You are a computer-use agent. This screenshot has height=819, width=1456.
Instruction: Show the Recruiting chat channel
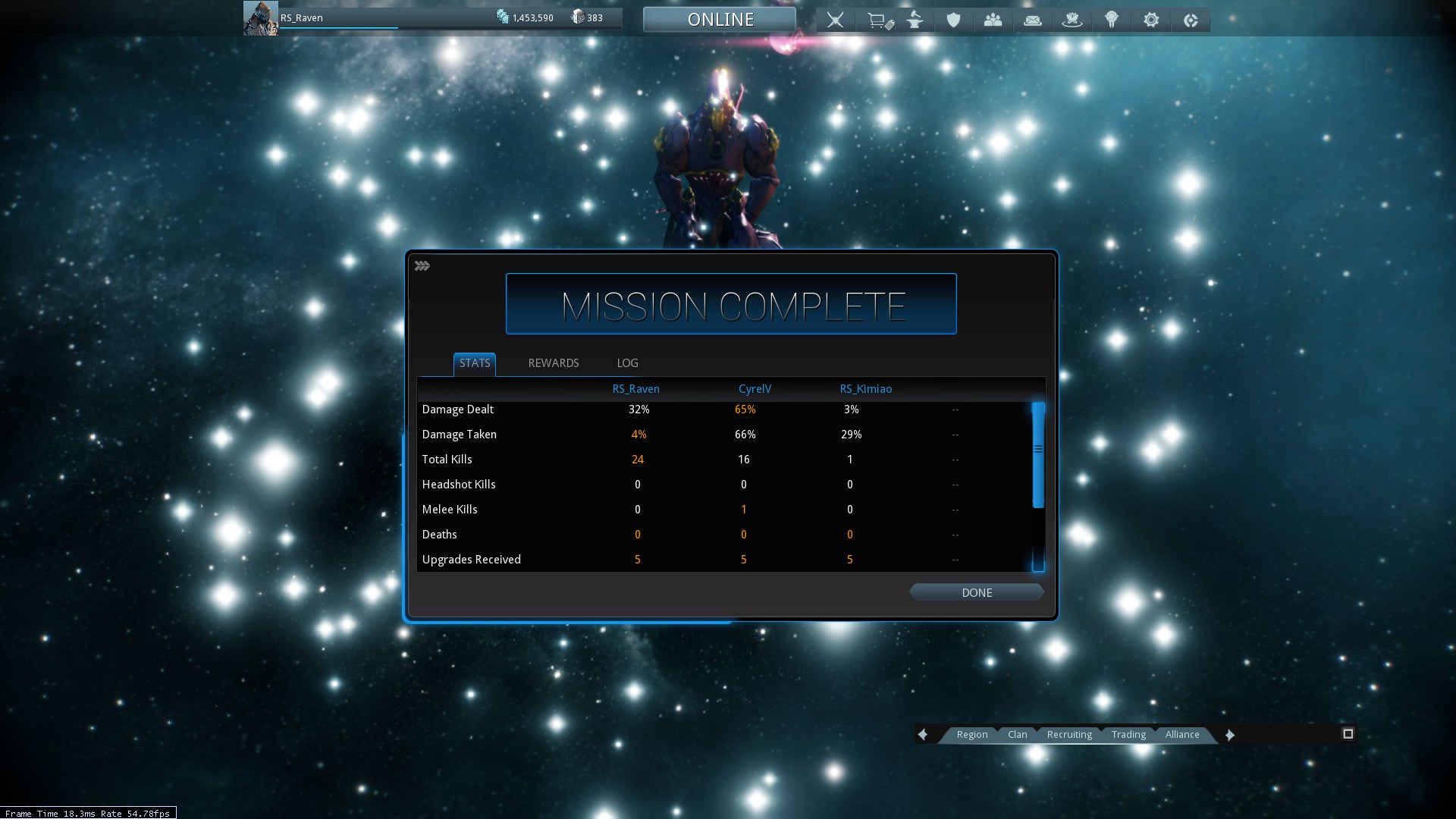coord(1069,734)
